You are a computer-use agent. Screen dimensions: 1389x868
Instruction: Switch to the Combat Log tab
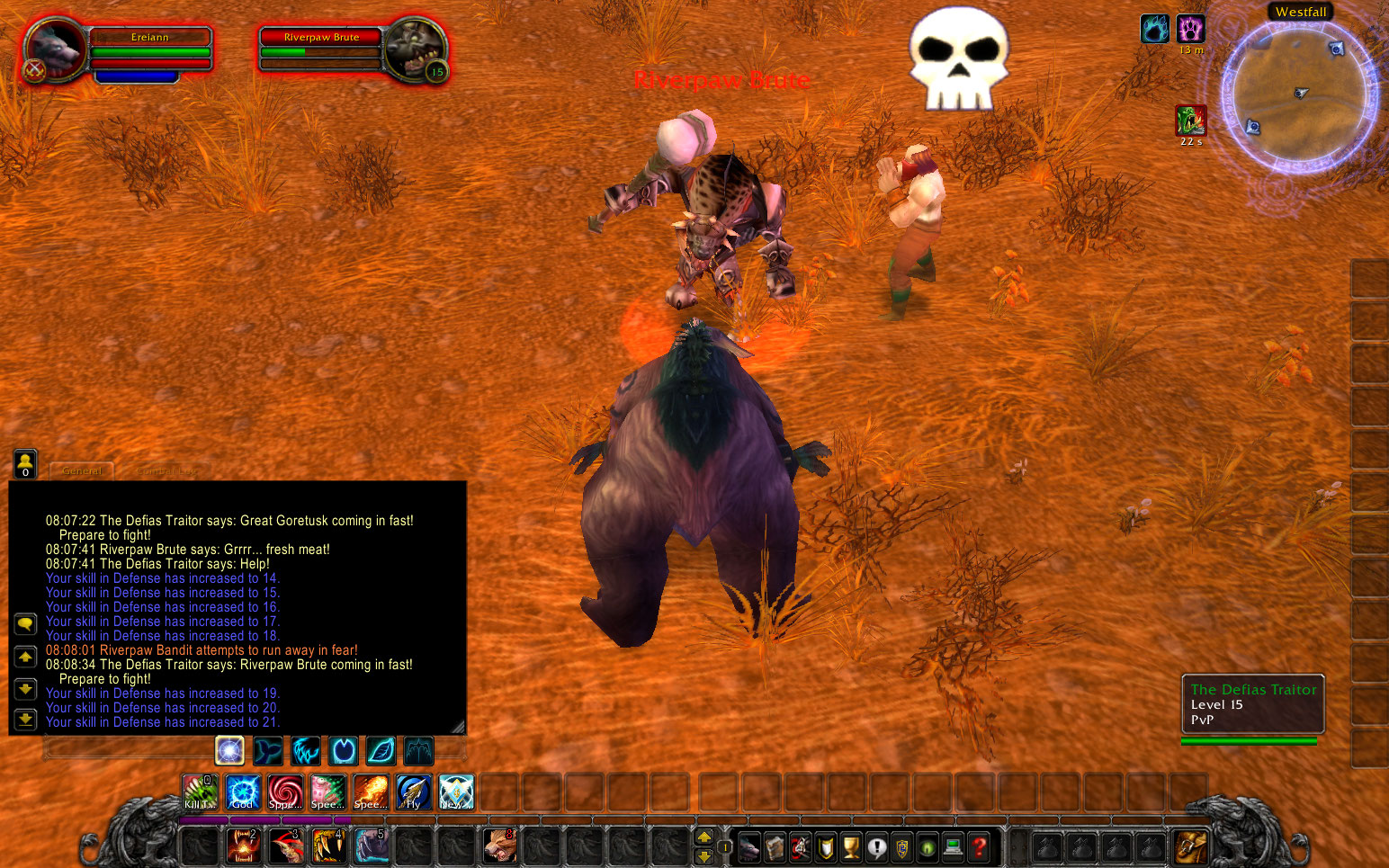click(x=165, y=470)
